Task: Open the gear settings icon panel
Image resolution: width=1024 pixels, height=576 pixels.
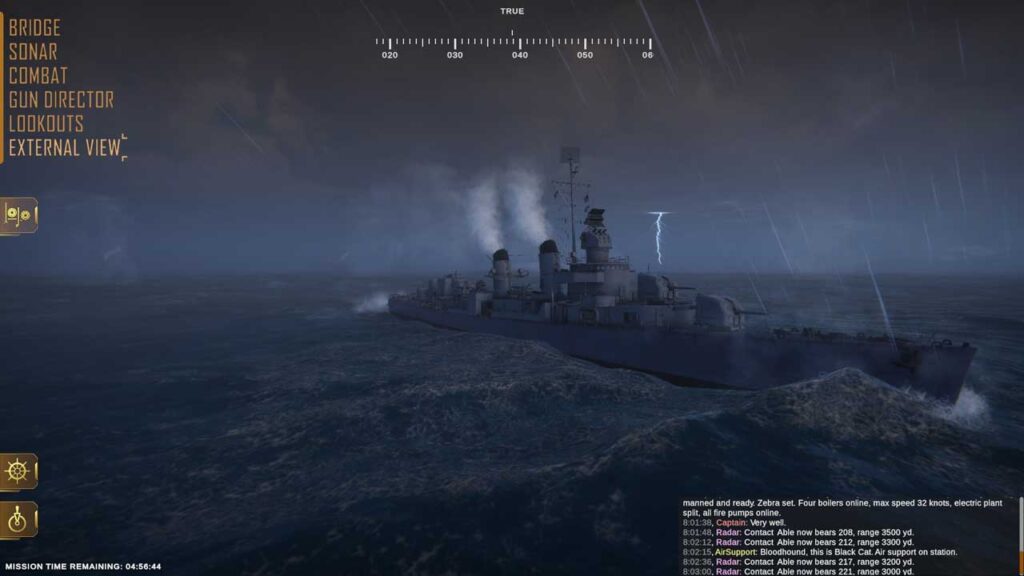Action: pos(19,215)
